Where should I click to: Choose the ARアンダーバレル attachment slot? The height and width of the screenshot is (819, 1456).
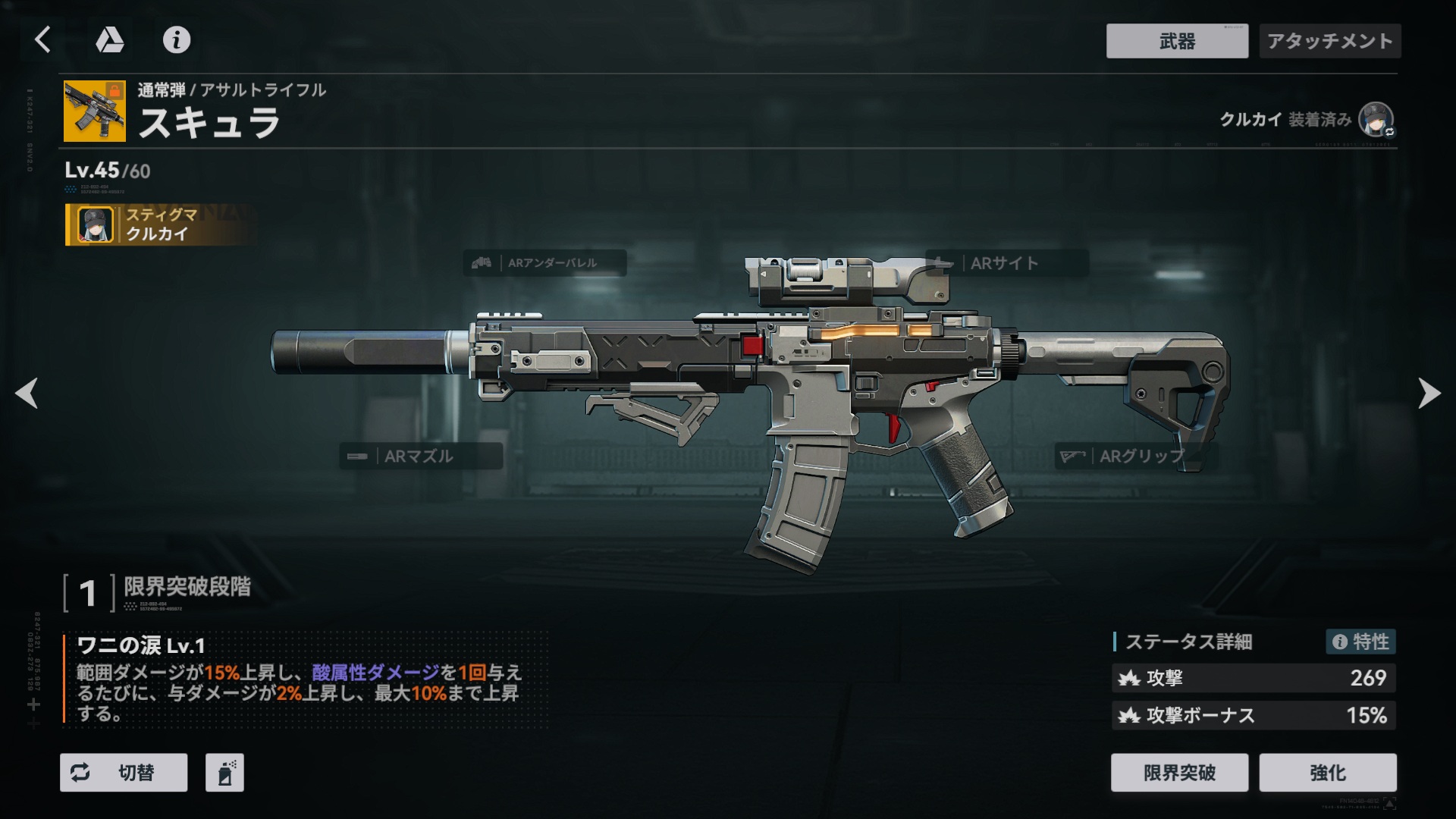click(545, 263)
